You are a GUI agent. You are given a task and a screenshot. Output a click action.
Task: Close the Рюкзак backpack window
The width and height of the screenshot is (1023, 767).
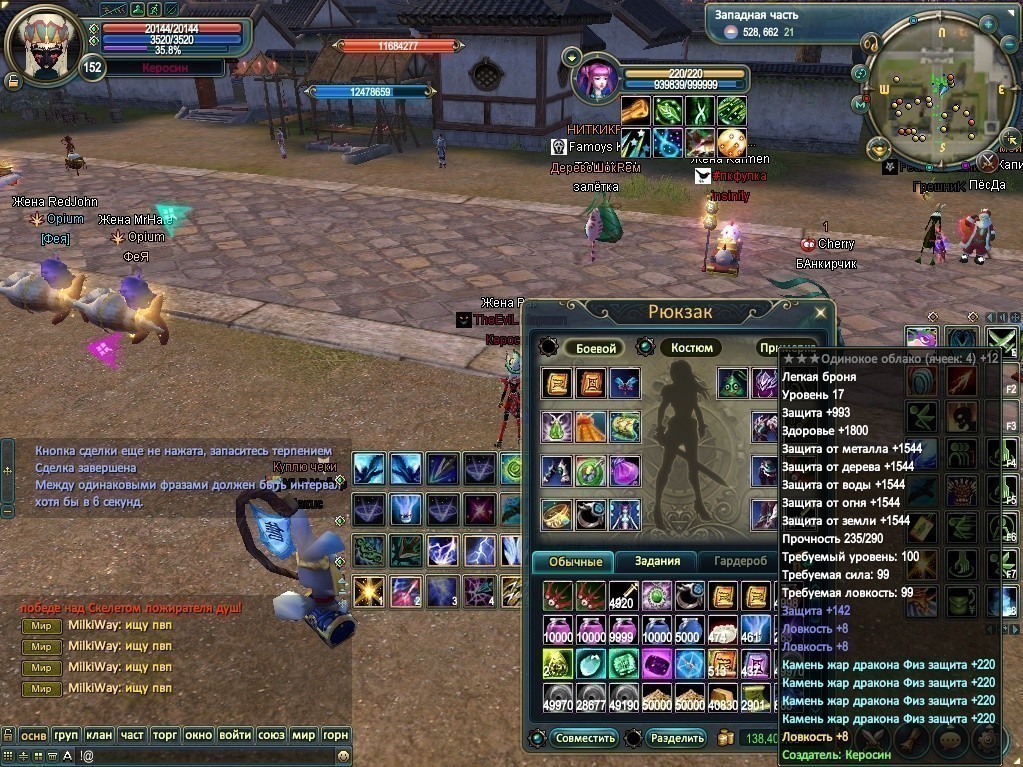click(x=820, y=312)
